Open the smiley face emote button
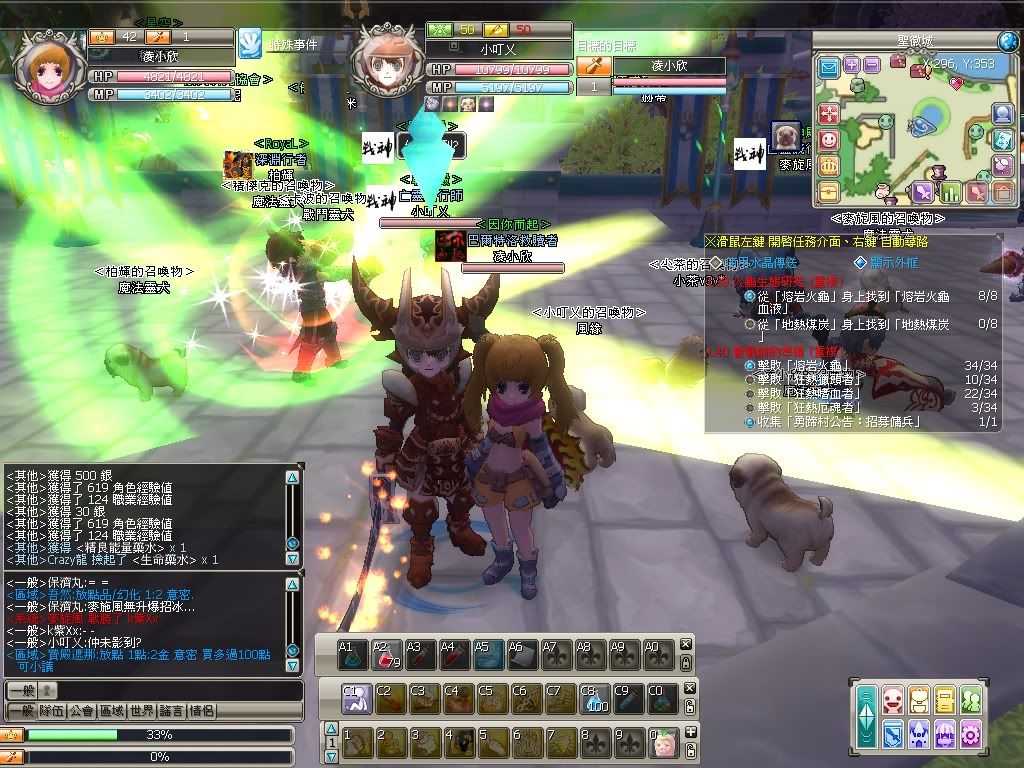Screen dimensions: 1024x768 click(x=829, y=140)
